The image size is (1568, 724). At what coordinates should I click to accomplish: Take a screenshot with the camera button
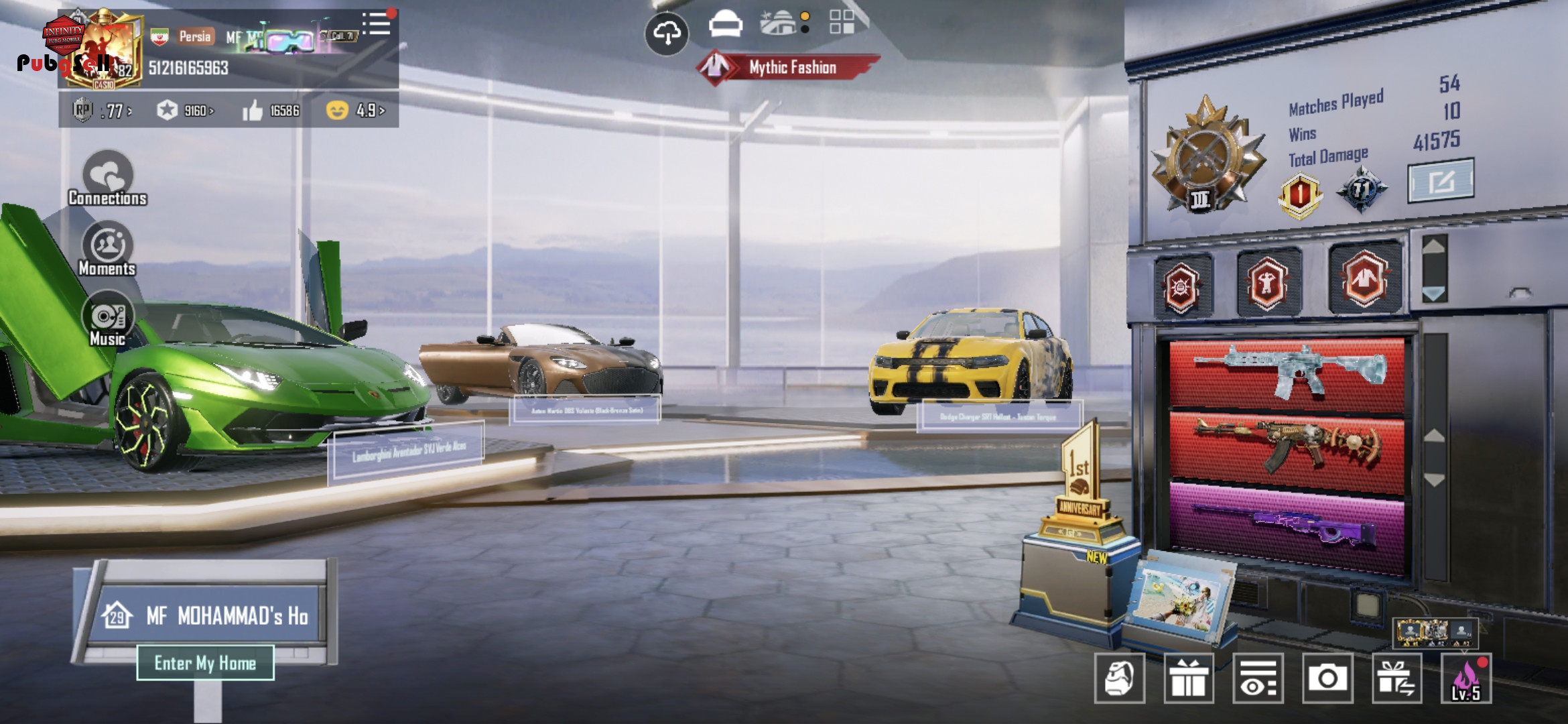(x=1327, y=678)
